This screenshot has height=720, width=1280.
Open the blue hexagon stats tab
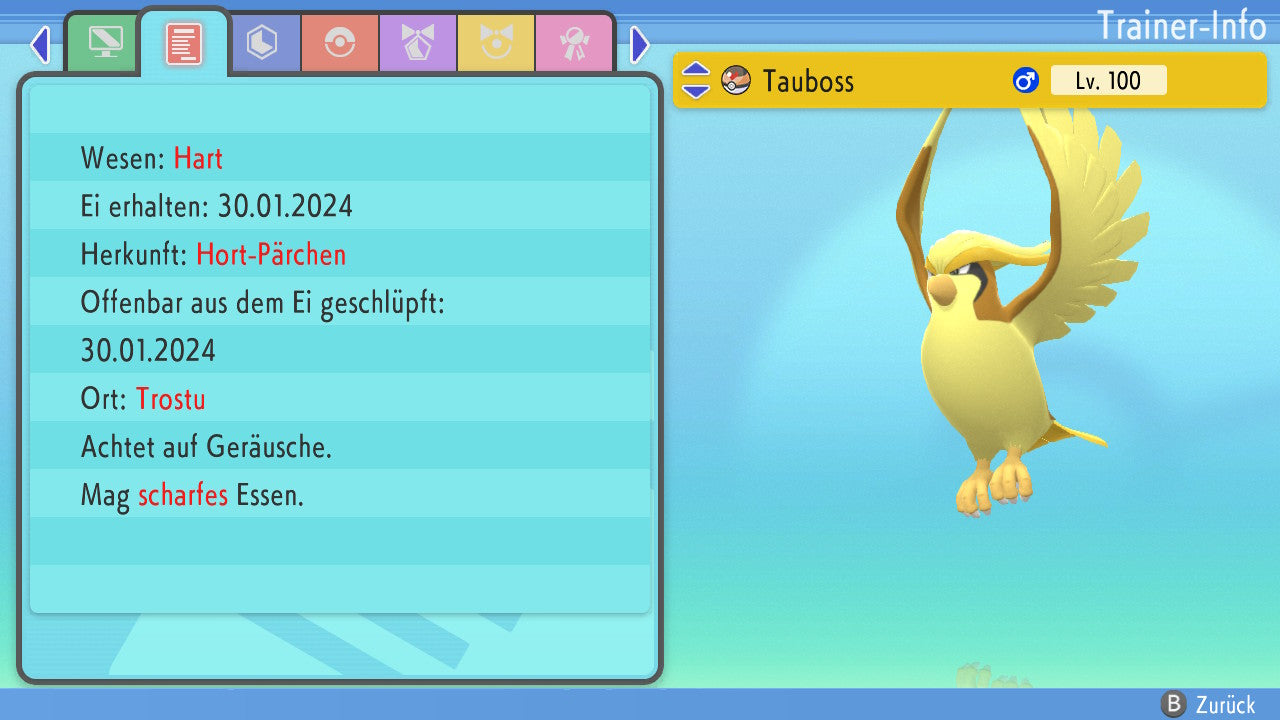pos(262,43)
